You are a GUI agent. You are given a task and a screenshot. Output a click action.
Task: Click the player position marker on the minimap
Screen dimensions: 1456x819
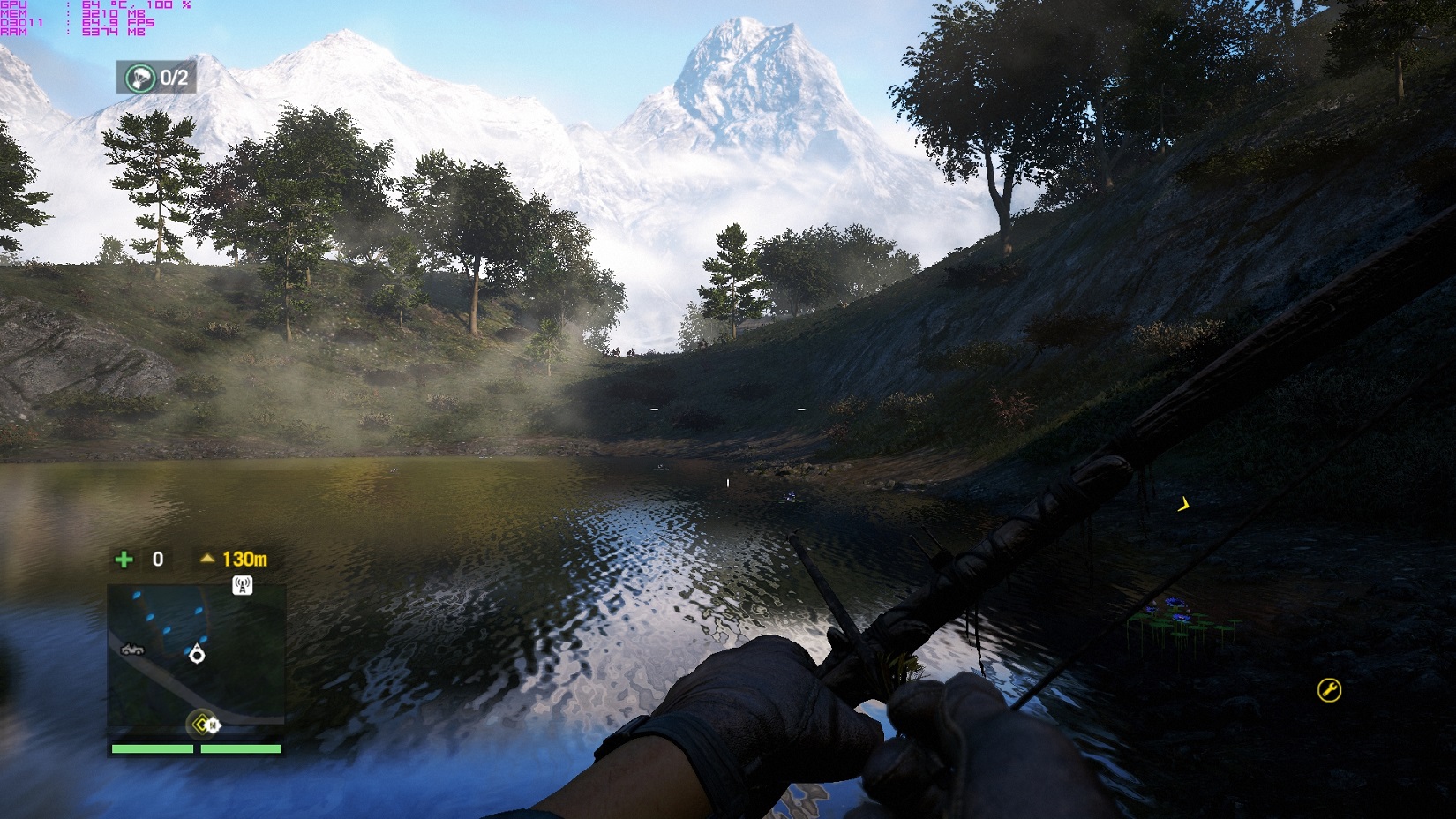tap(197, 655)
